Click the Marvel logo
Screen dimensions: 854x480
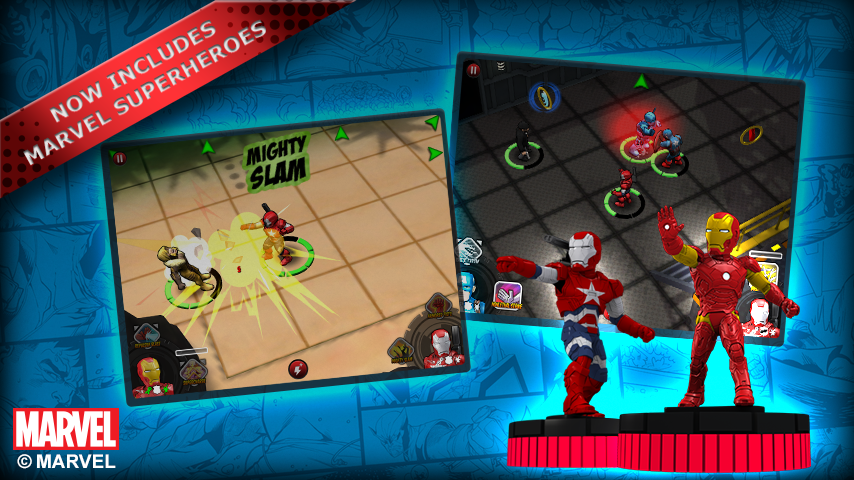65,428
